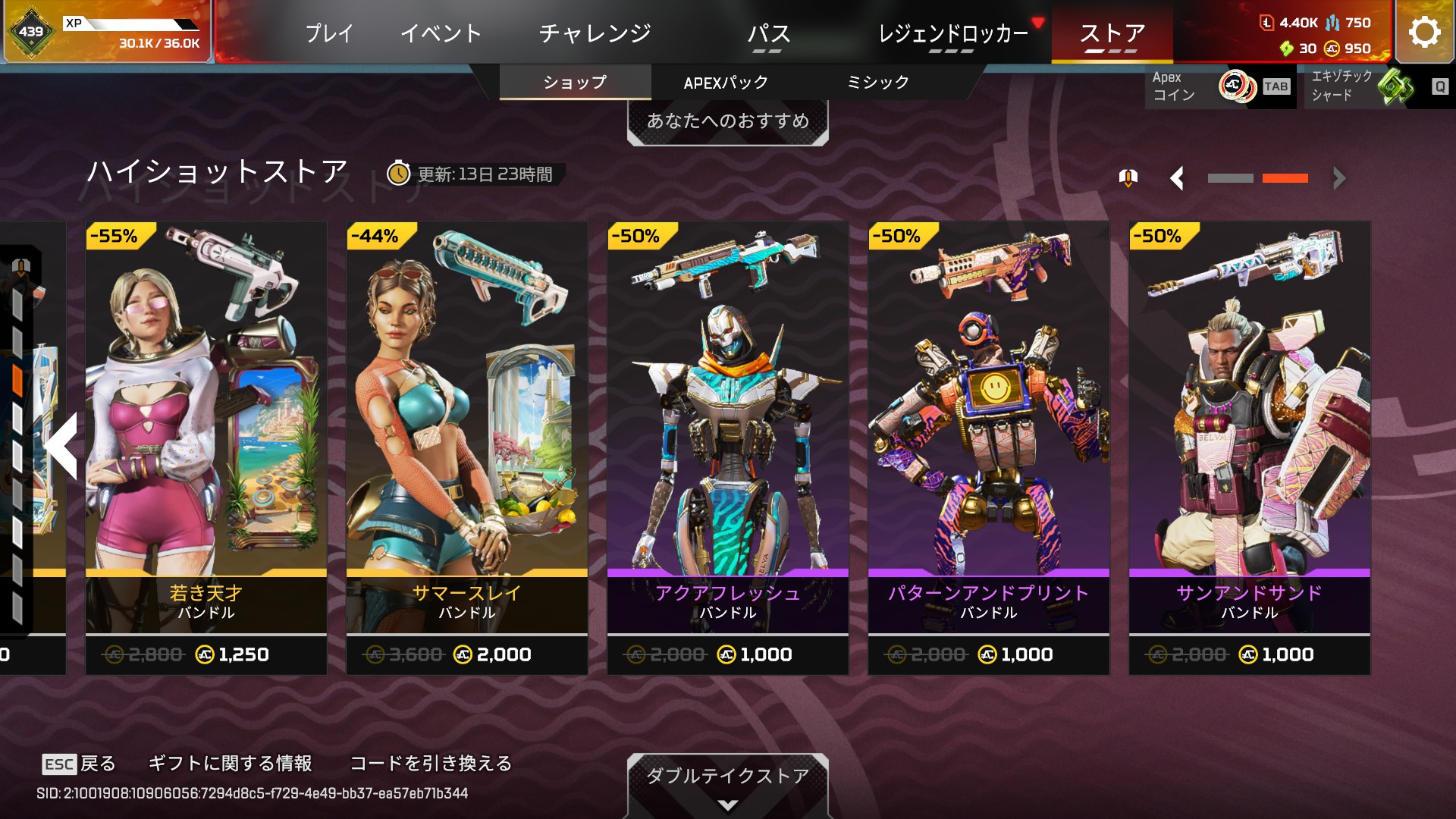Open ギフトに関する情報
Image resolution: width=1456 pixels, height=819 pixels.
pyautogui.click(x=230, y=764)
